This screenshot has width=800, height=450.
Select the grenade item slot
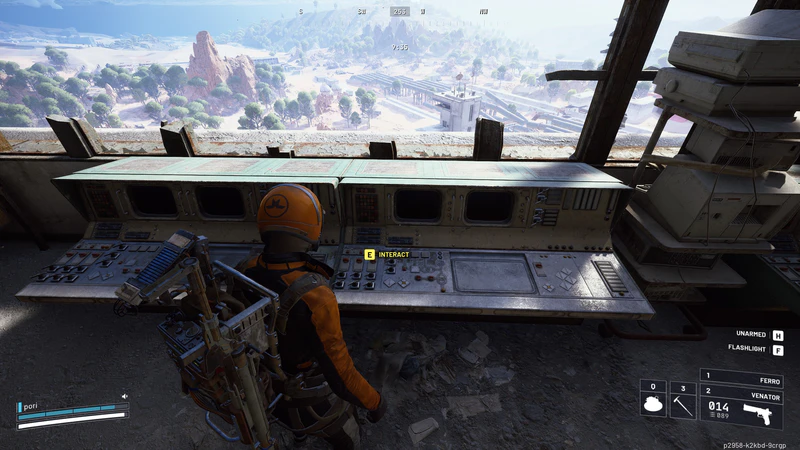(653, 401)
